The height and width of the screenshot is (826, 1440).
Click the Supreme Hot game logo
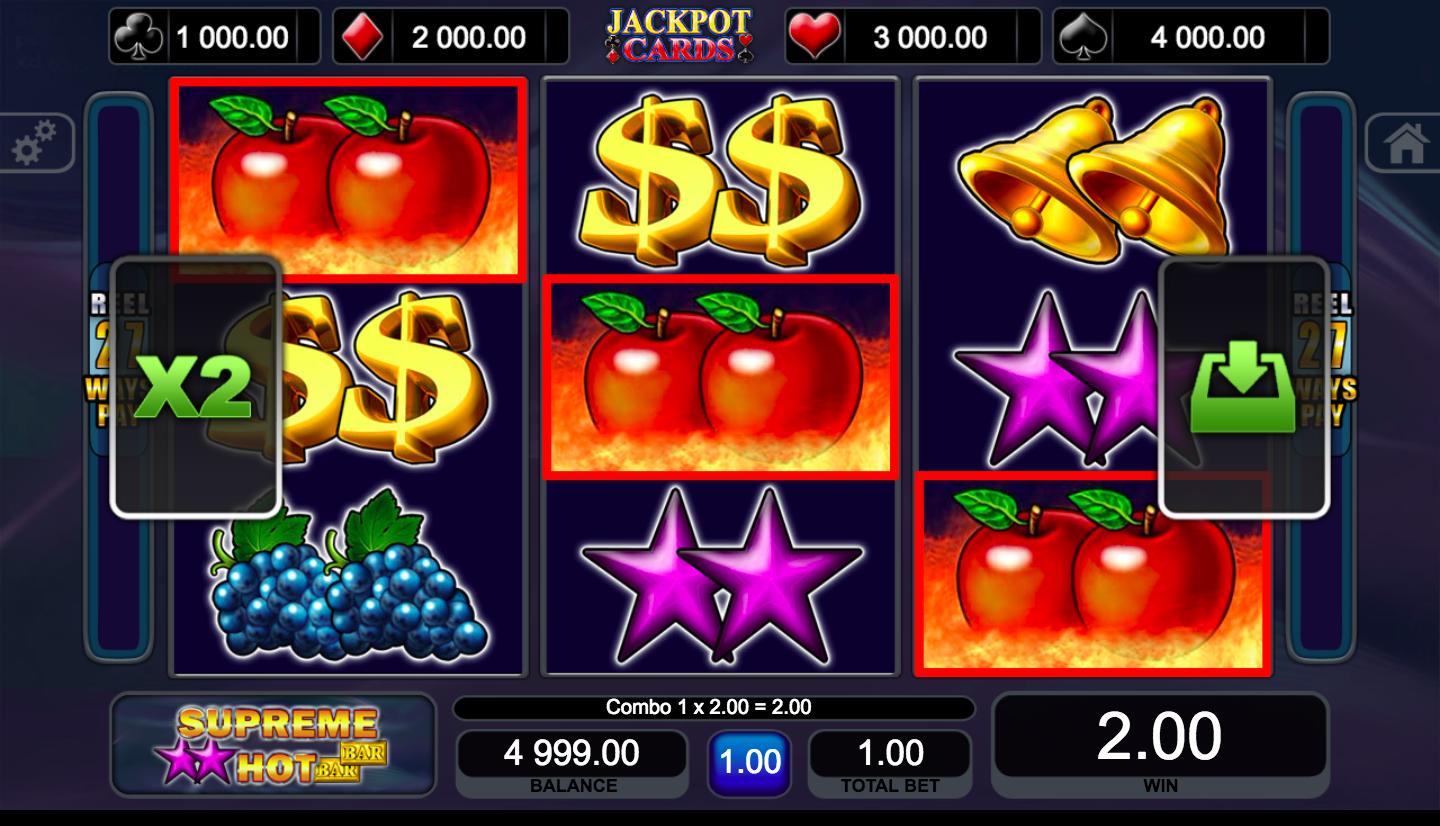click(273, 747)
